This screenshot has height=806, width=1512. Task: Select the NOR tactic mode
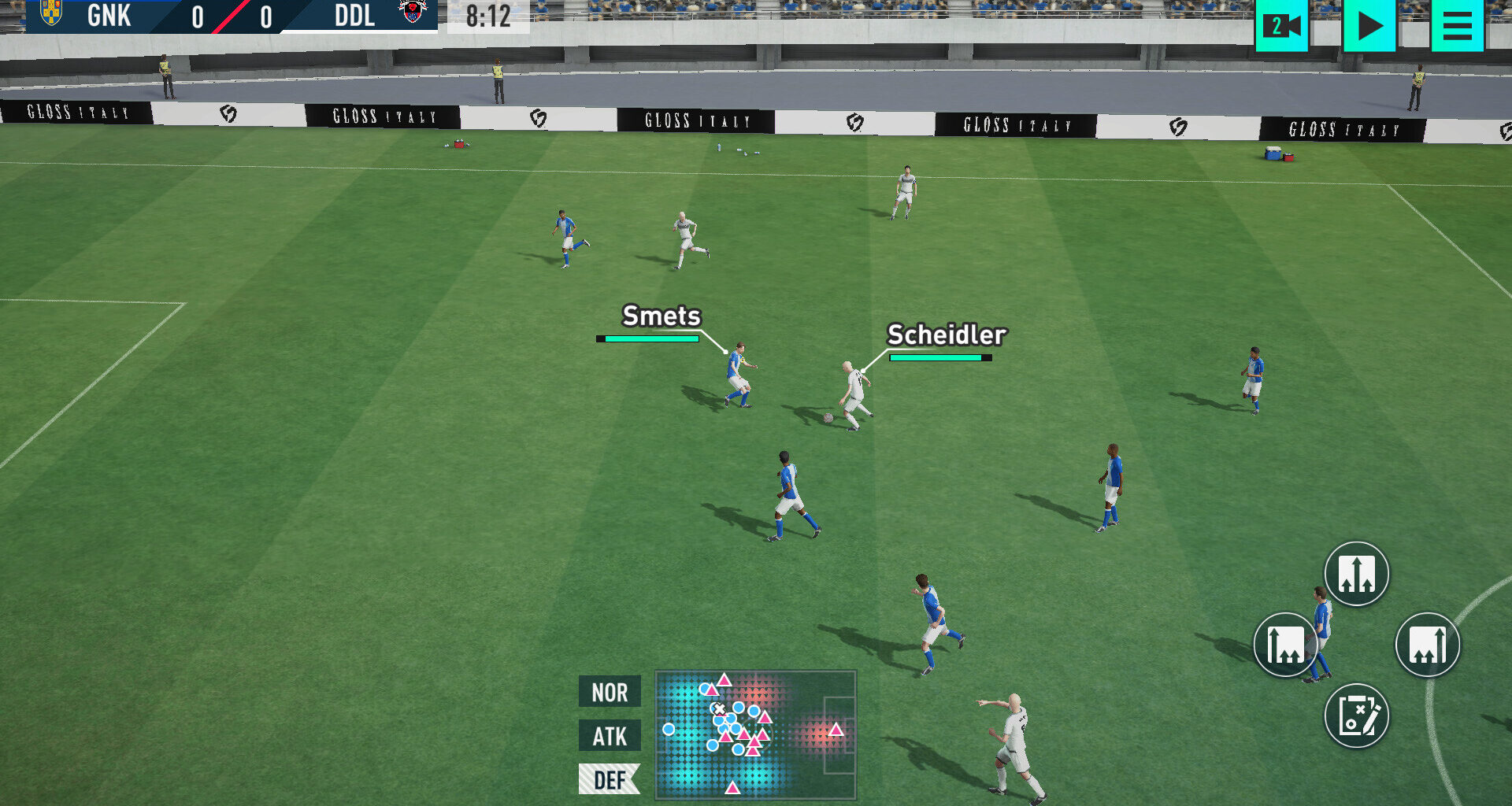click(x=609, y=693)
